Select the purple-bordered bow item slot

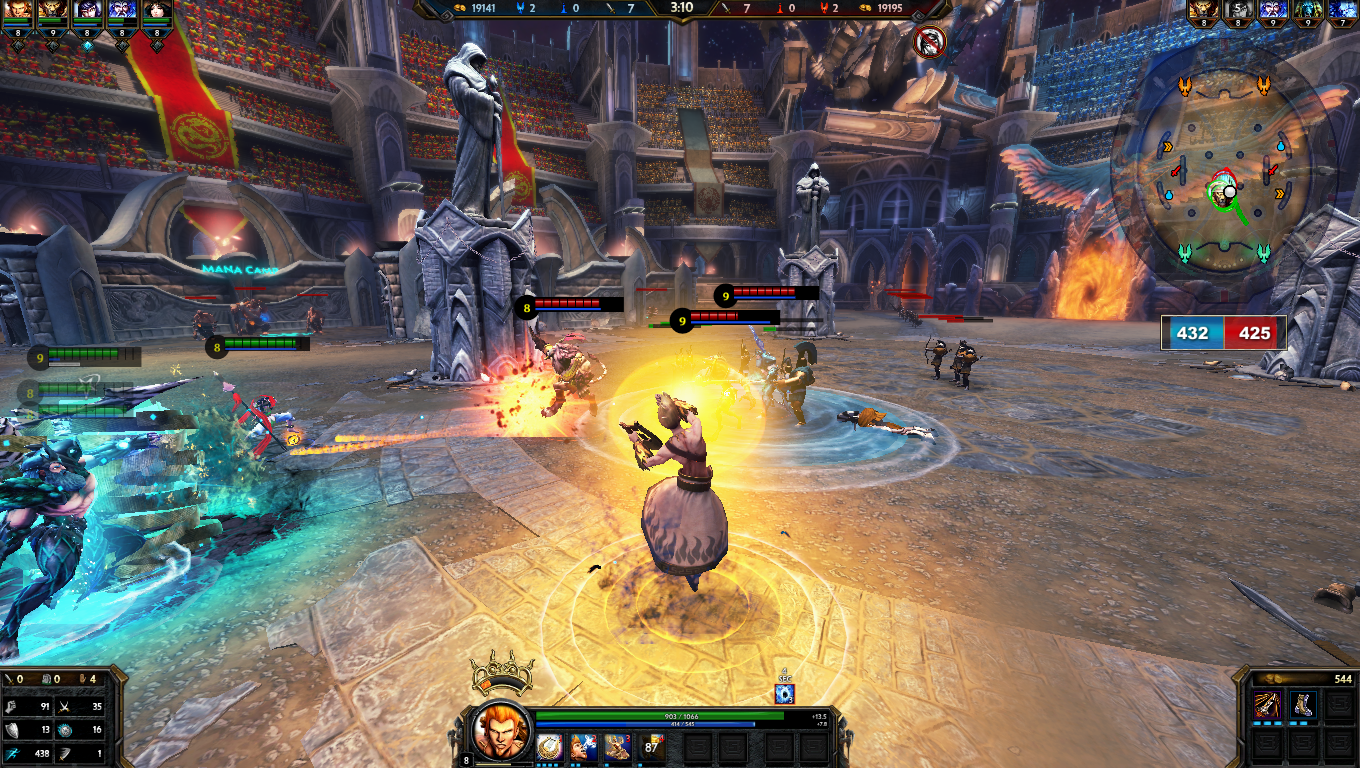(1268, 705)
